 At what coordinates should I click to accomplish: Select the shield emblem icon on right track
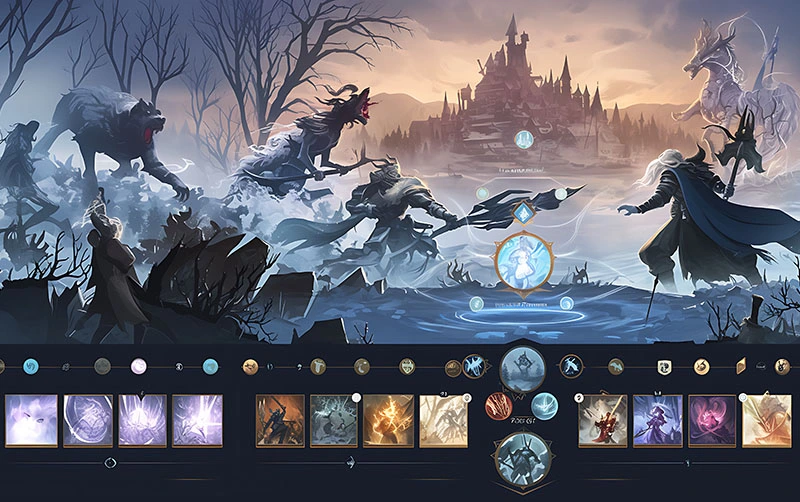(x=663, y=367)
